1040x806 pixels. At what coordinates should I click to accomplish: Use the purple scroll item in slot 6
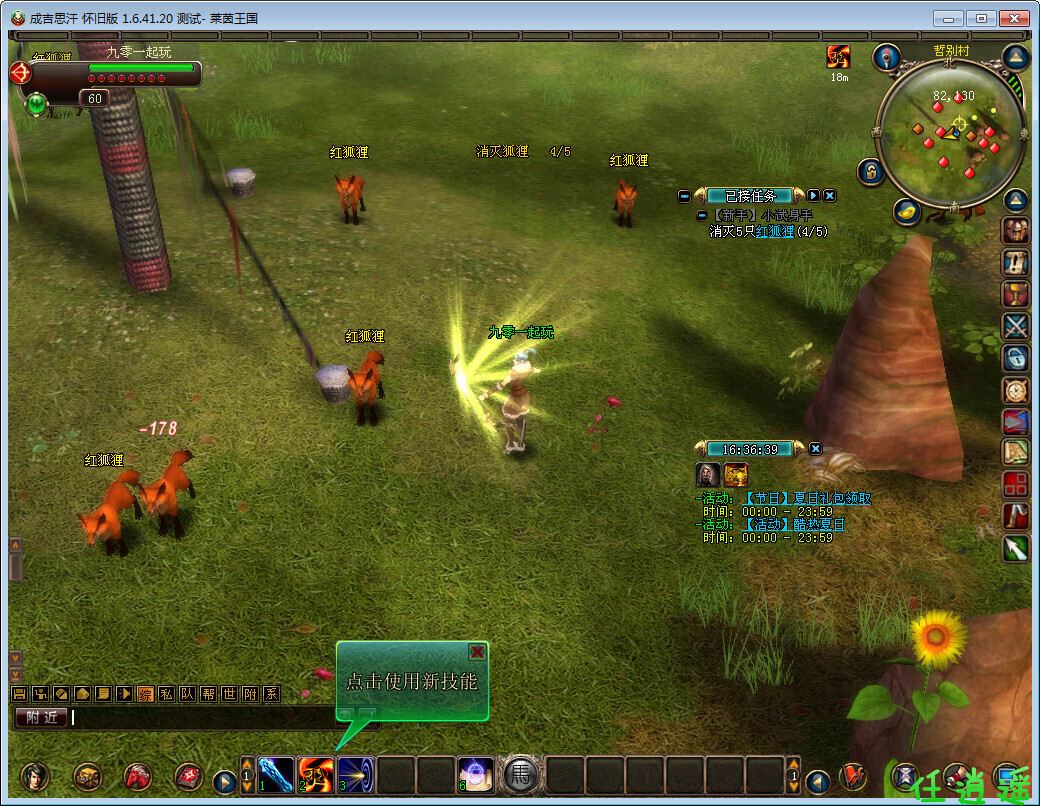476,775
